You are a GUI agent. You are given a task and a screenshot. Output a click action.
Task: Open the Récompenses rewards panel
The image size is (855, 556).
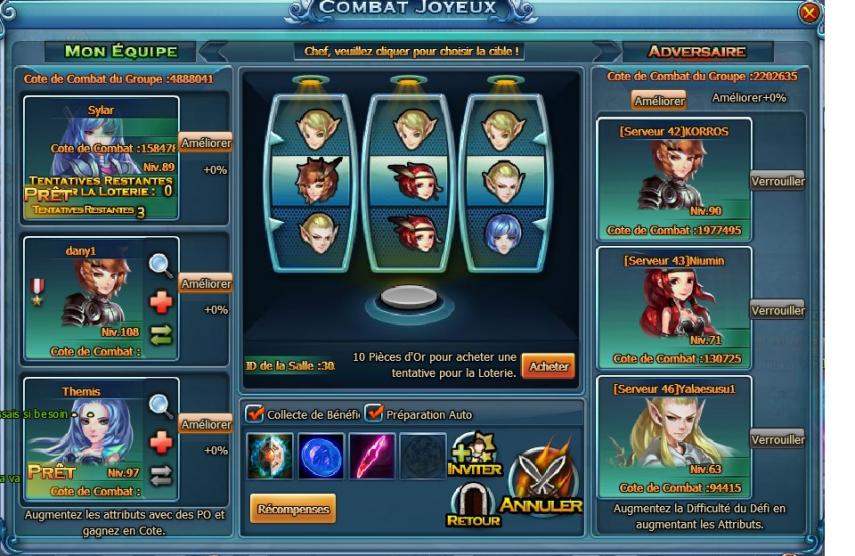pyautogui.click(x=293, y=508)
